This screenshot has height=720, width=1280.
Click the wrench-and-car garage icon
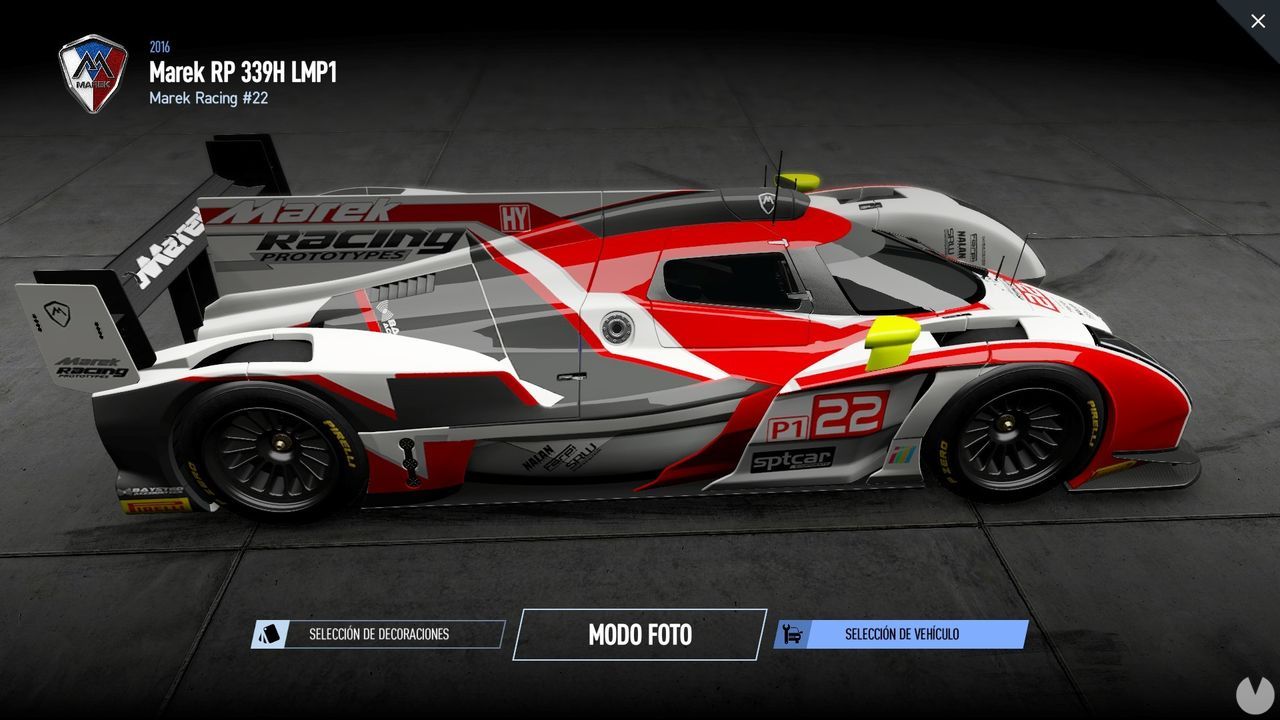point(795,633)
